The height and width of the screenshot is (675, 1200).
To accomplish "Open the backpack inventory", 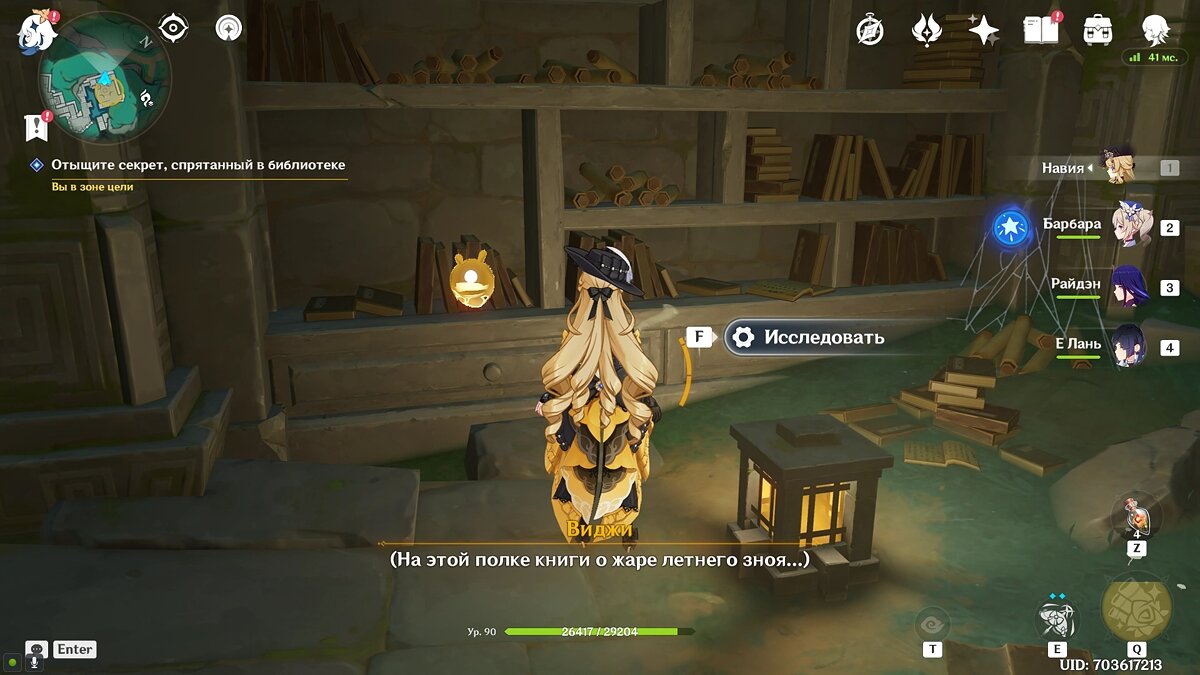I will tap(1098, 30).
